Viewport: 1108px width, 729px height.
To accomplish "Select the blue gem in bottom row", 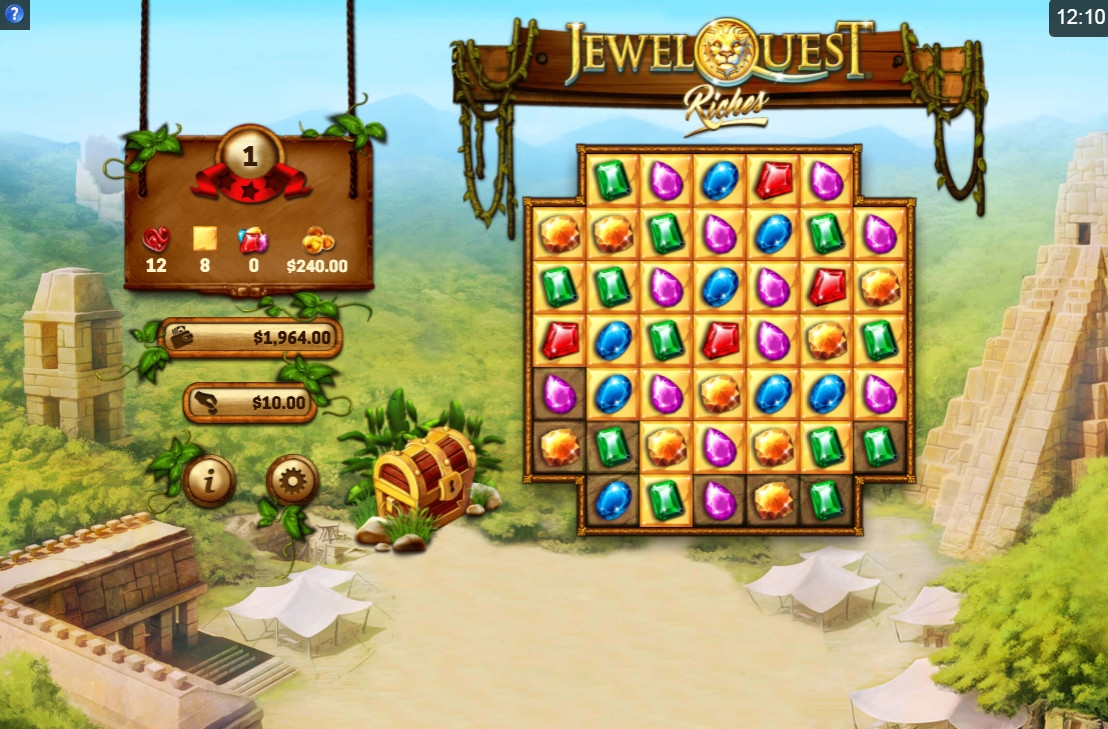I will pyautogui.click(x=612, y=500).
